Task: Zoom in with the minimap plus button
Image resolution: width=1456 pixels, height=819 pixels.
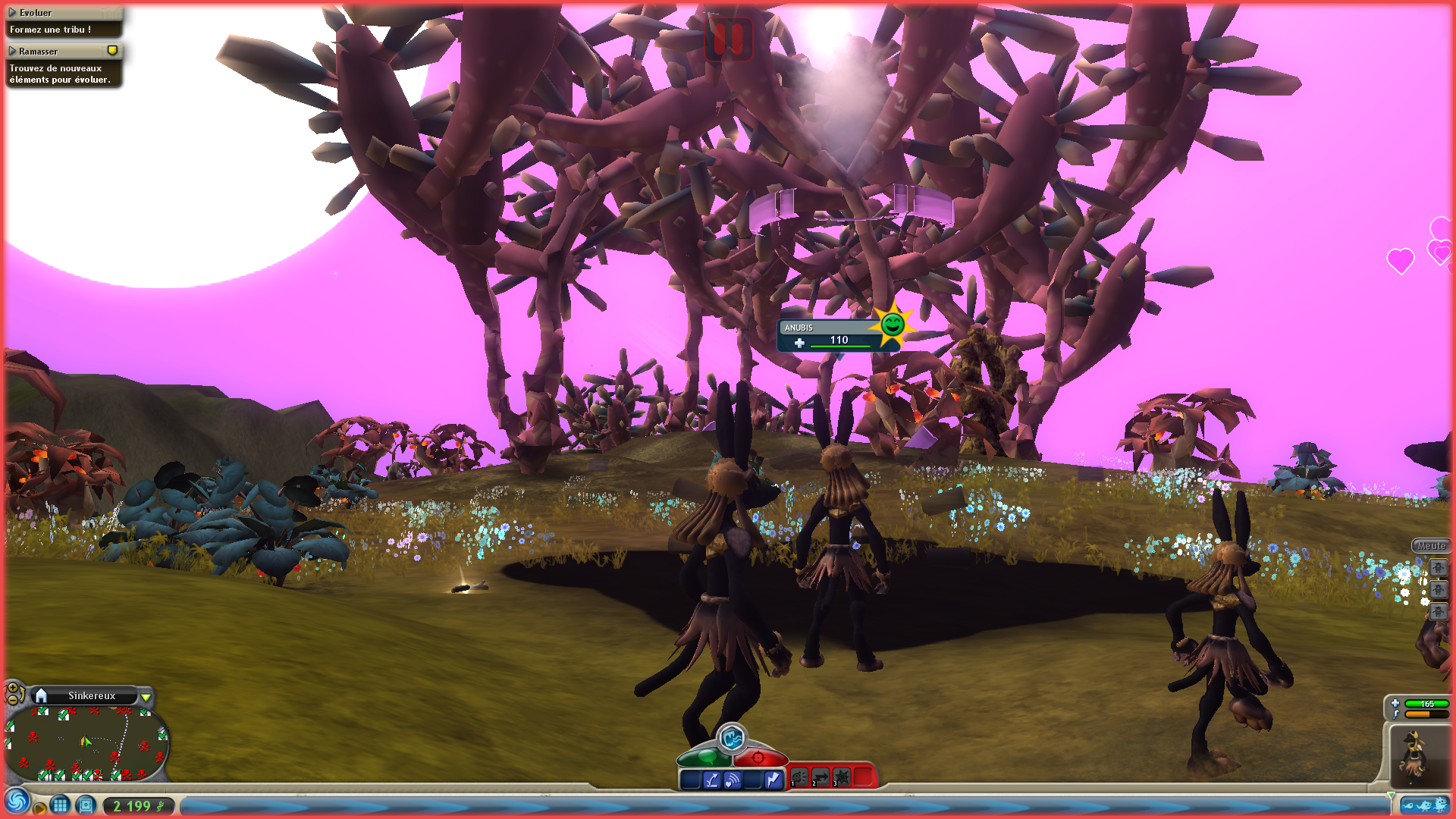Action: 12,688
